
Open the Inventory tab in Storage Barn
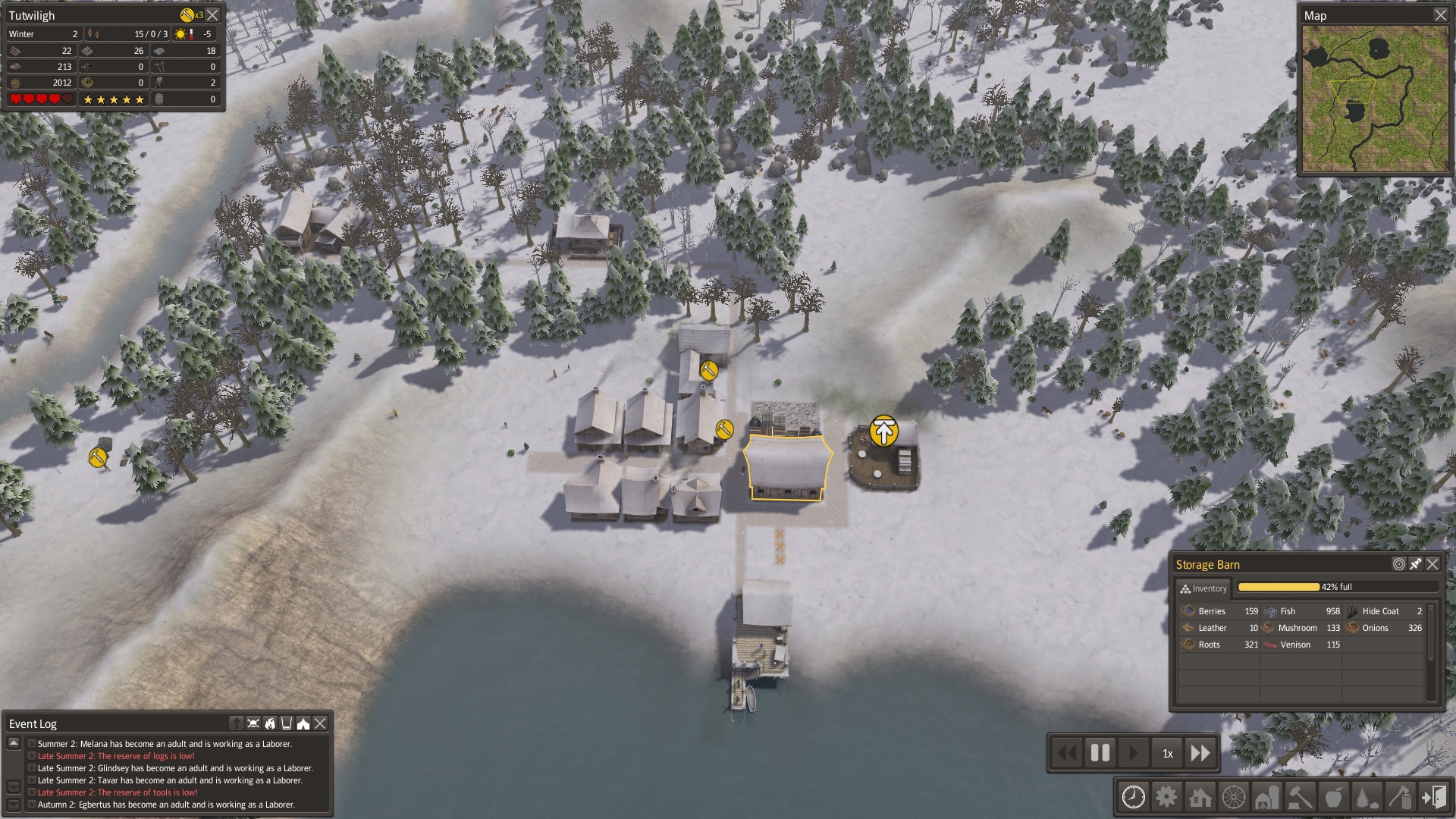(x=1203, y=588)
